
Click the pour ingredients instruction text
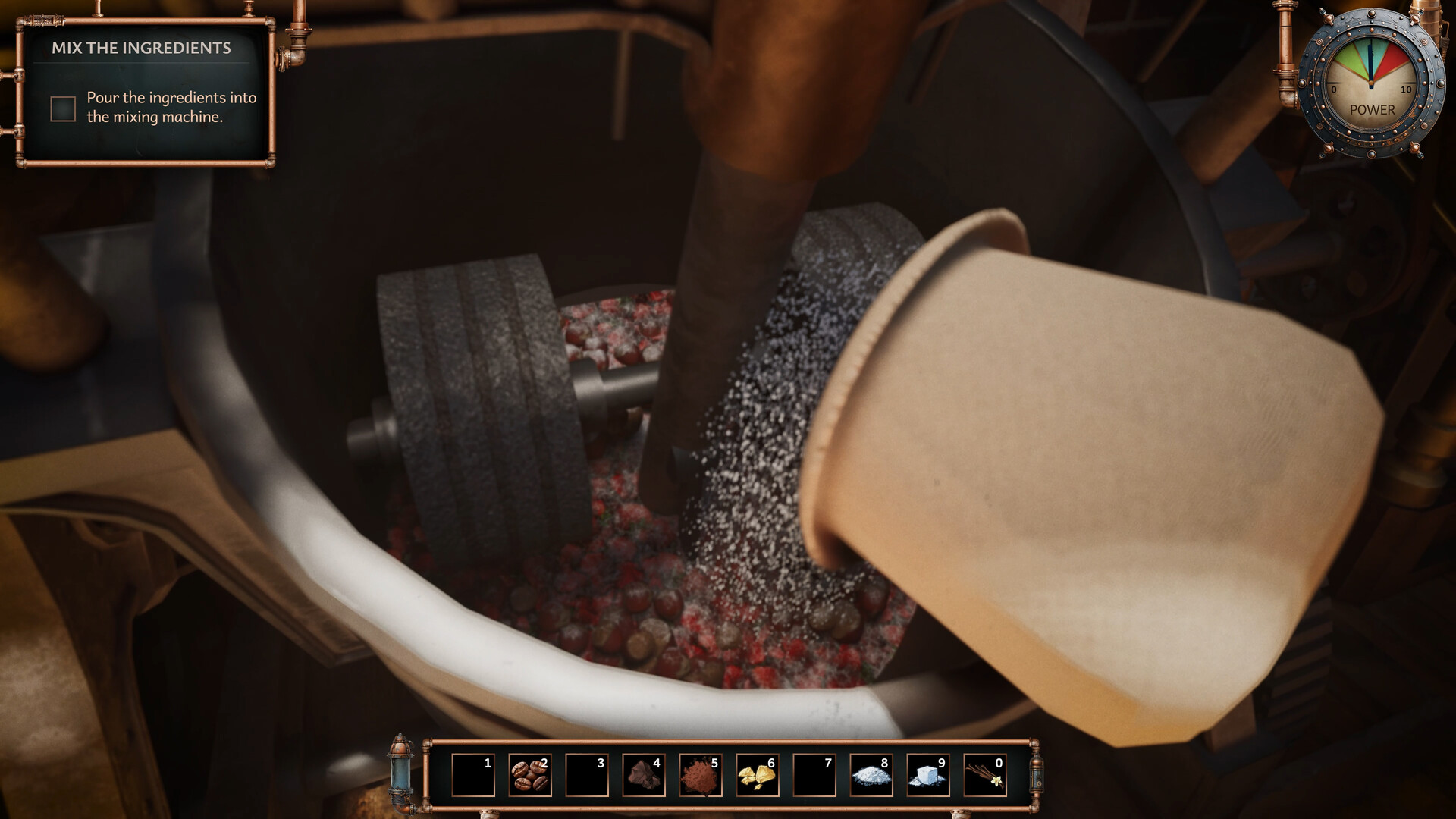click(171, 106)
